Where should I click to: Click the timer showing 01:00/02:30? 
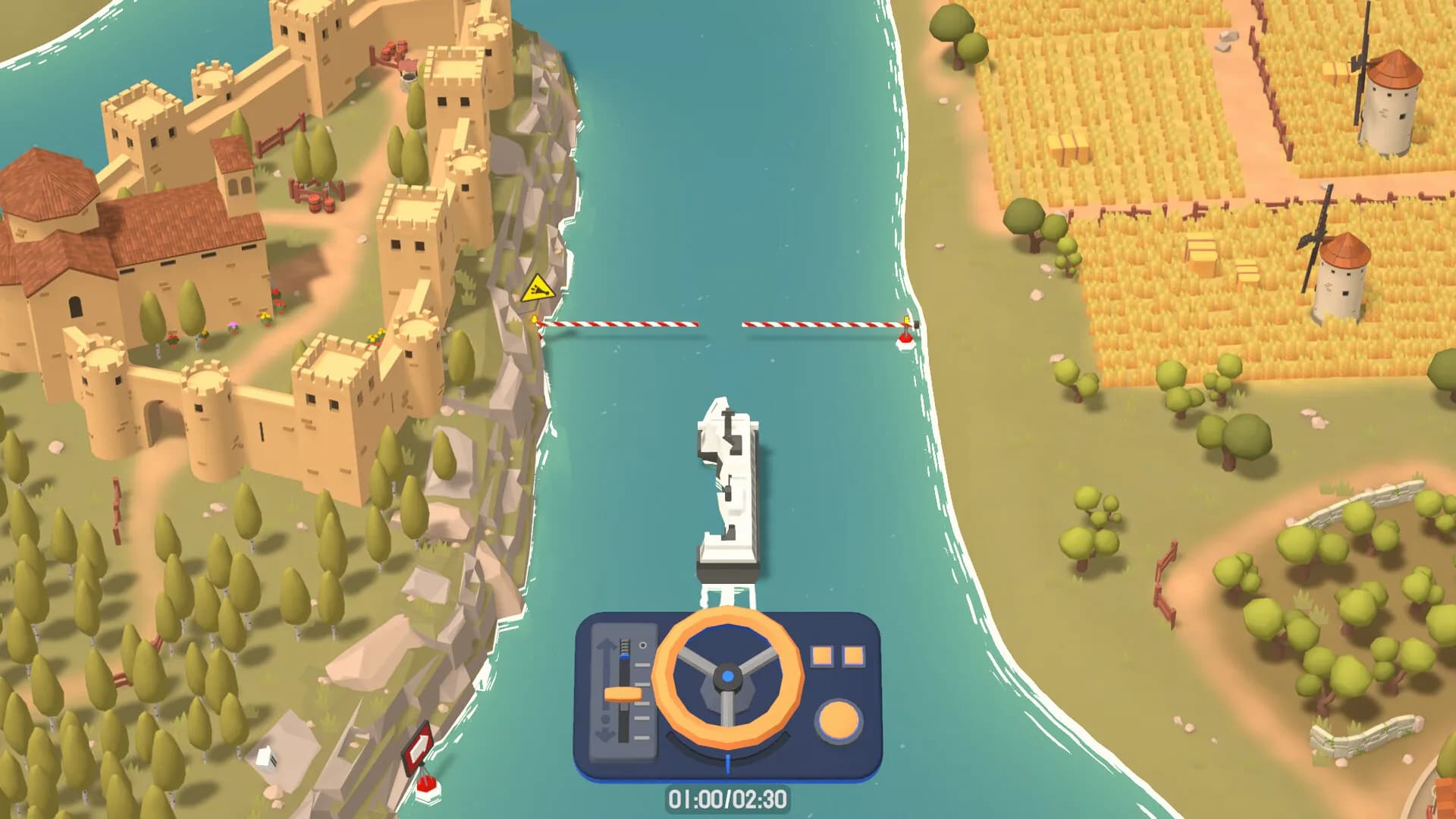tap(728, 800)
